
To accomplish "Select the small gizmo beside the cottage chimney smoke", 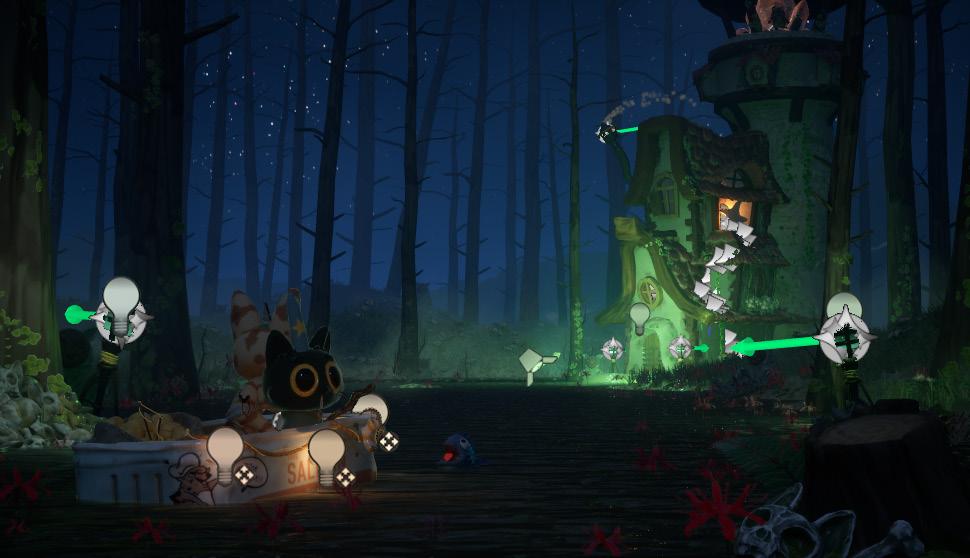I will pos(605,131).
